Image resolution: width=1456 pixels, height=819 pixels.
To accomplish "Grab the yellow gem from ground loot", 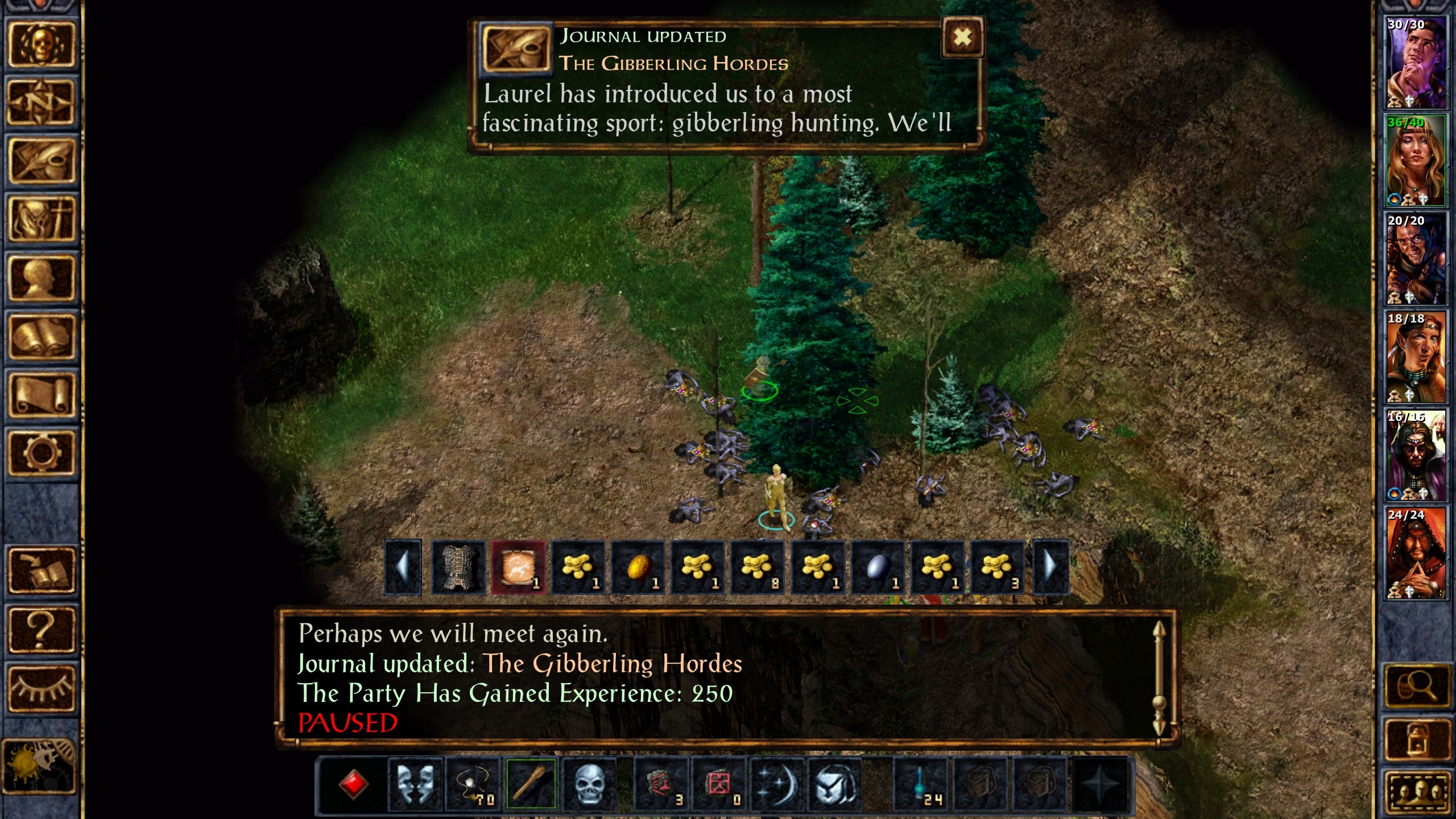I will (638, 568).
